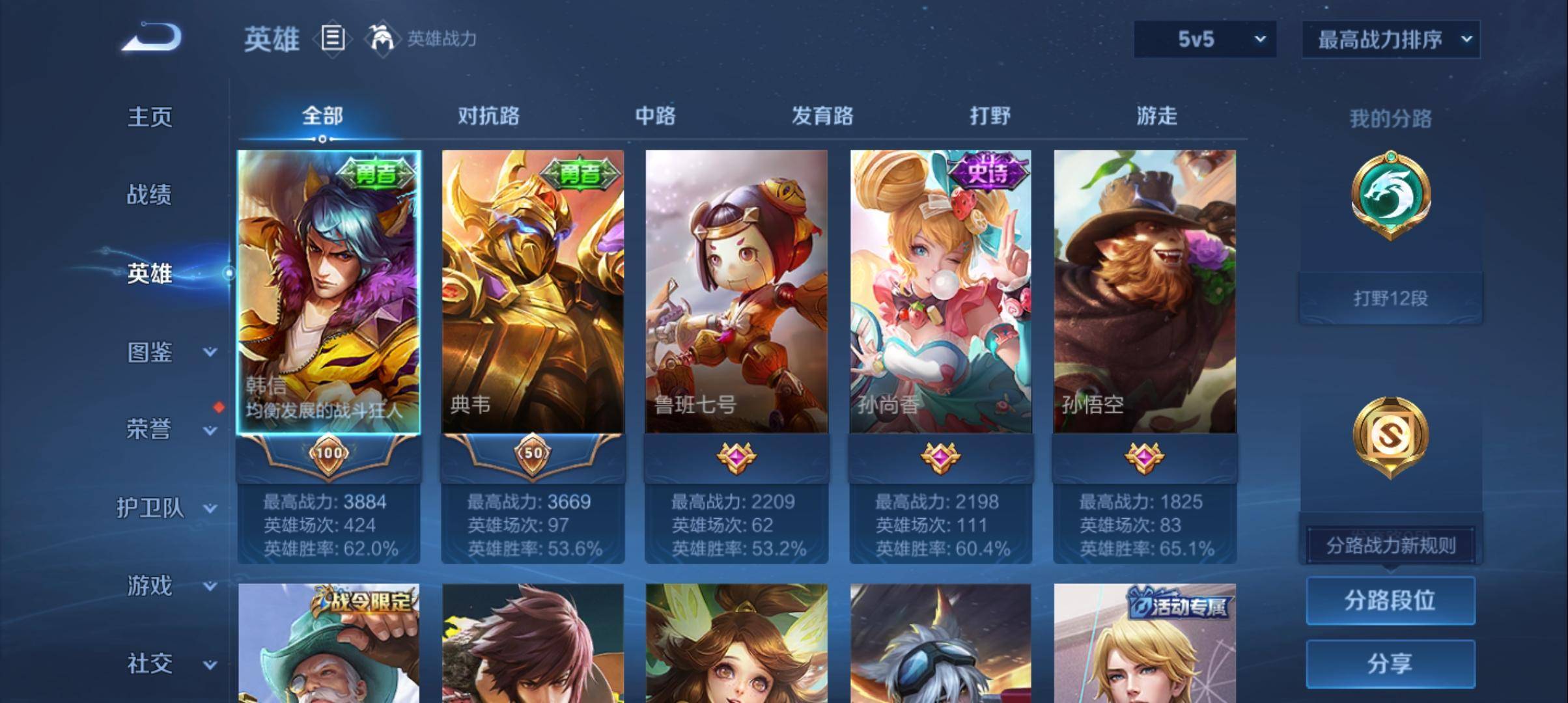
Task: Open the hero handbook scroll icon beside 英雄
Action: click(332, 39)
